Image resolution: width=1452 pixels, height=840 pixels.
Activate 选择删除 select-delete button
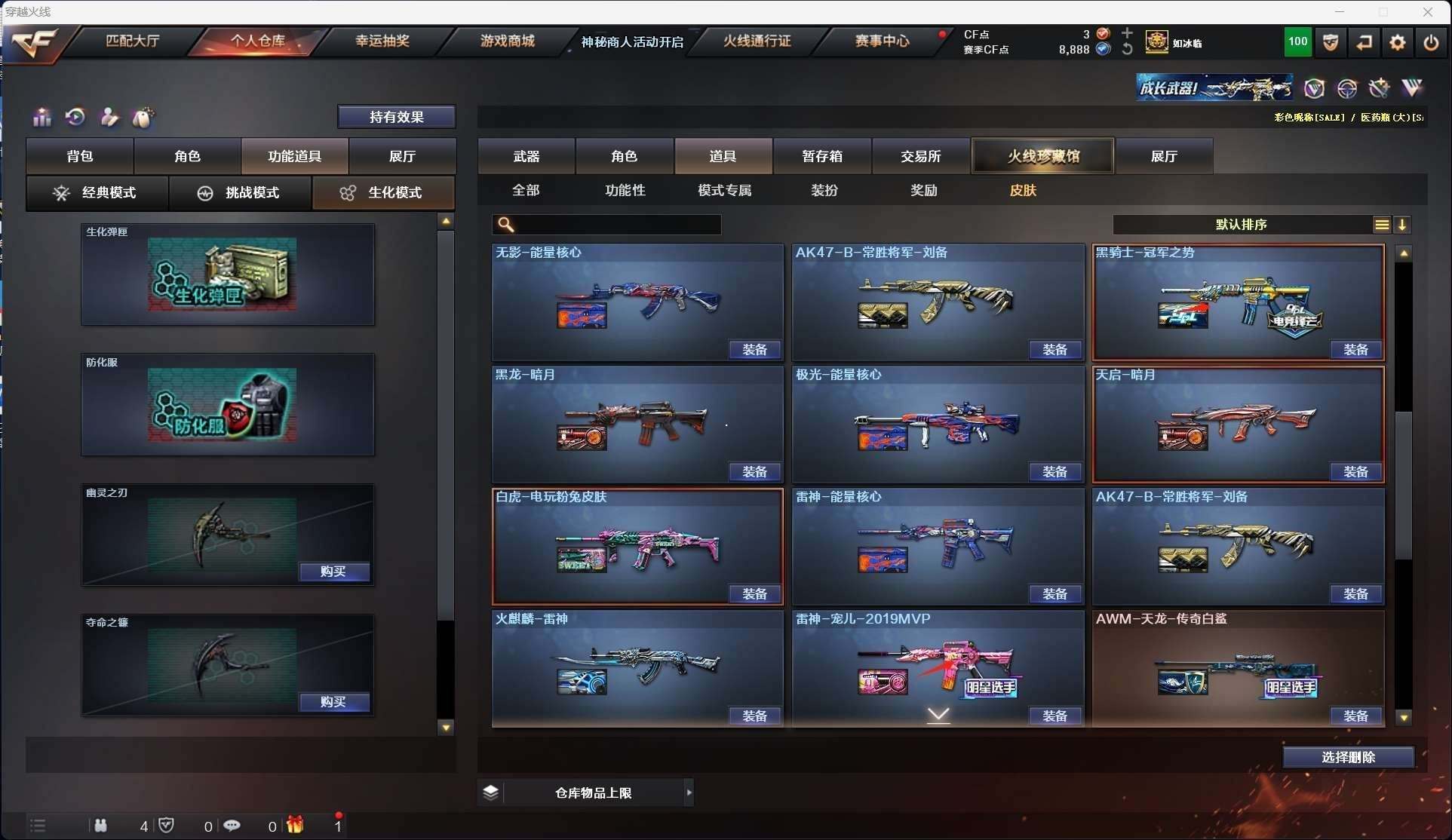pos(1348,757)
